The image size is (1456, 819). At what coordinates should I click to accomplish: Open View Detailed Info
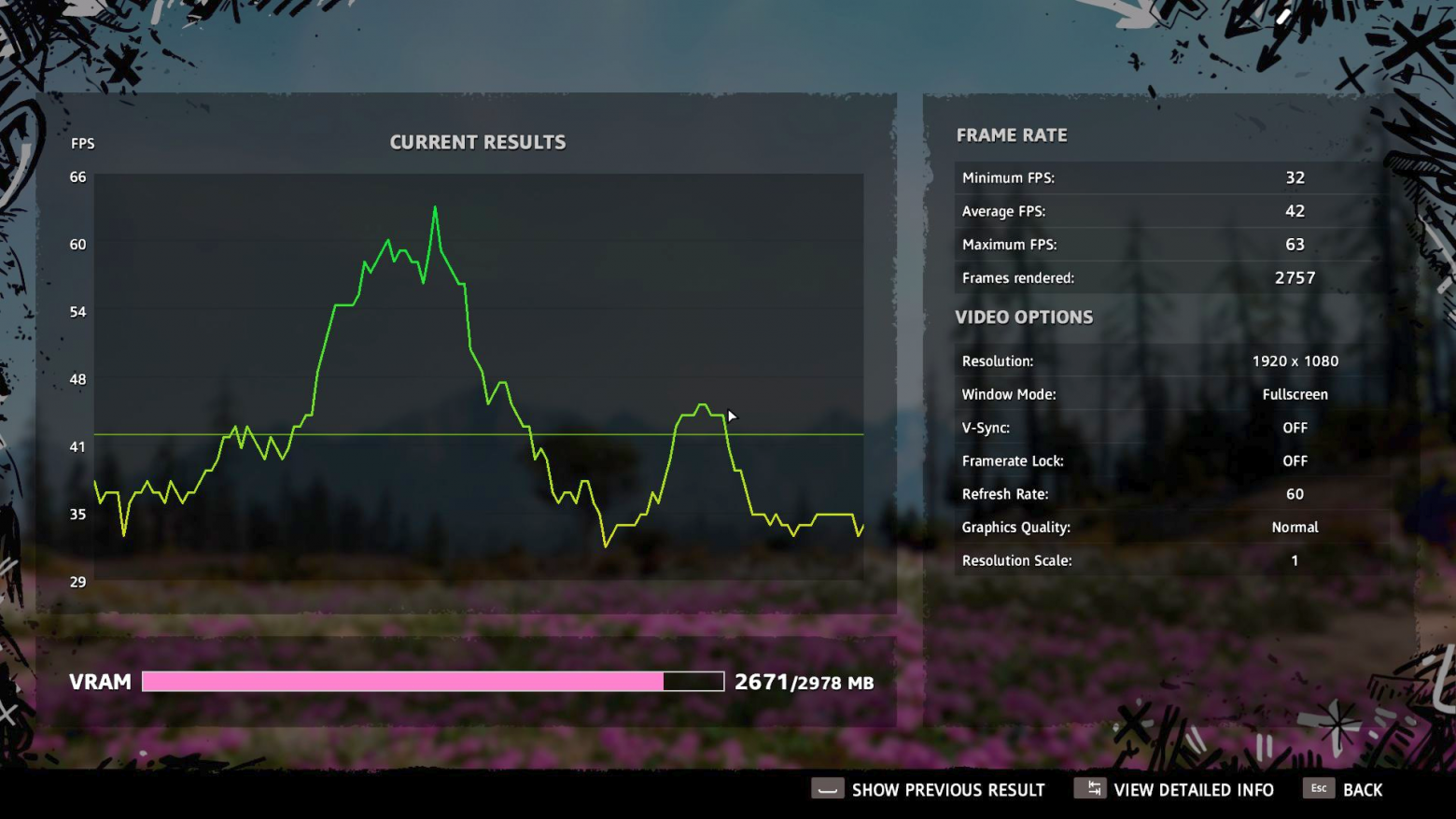coord(1174,790)
